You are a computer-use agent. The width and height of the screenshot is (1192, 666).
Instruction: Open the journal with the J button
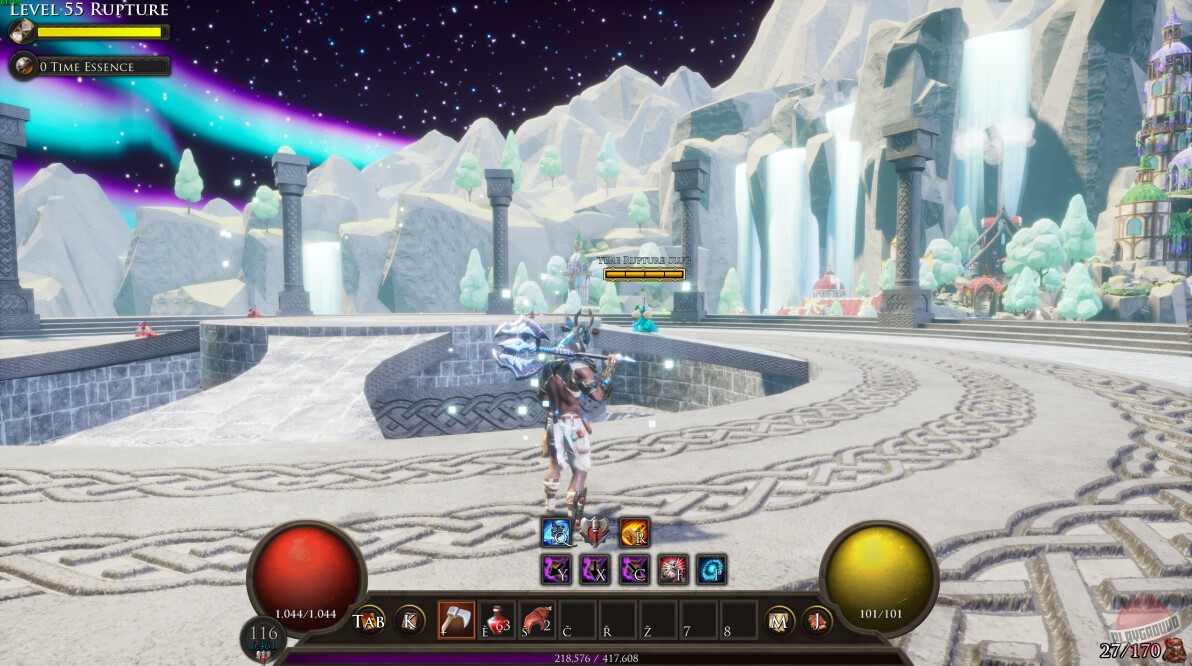(x=818, y=621)
